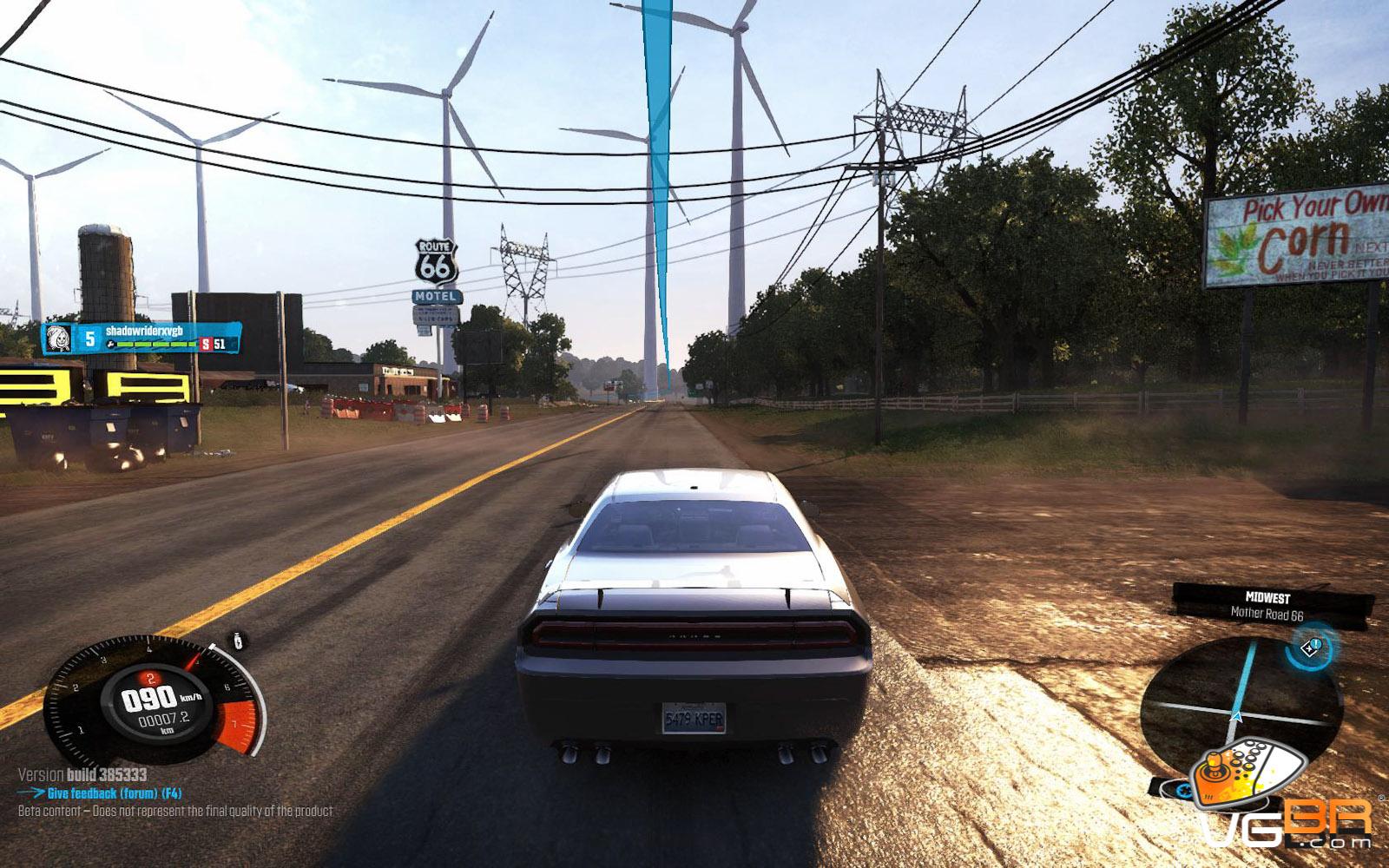The height and width of the screenshot is (868, 1389).
Task: Click the VGBR.com watermark logo
Action: [x=1285, y=807]
